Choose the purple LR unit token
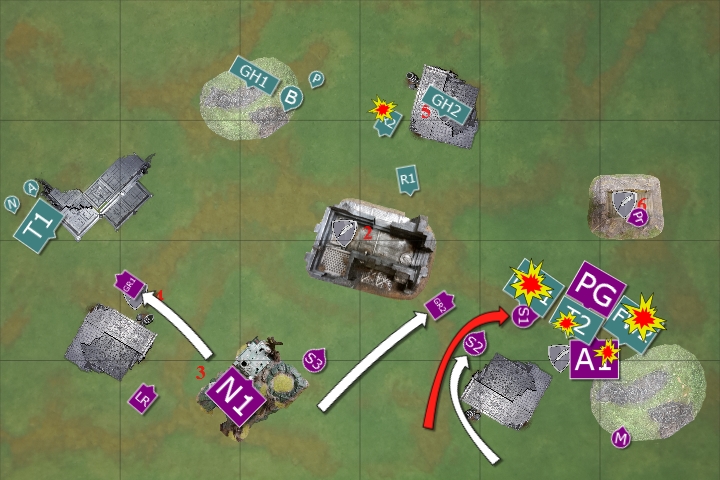This screenshot has width=720, height=480. point(144,399)
